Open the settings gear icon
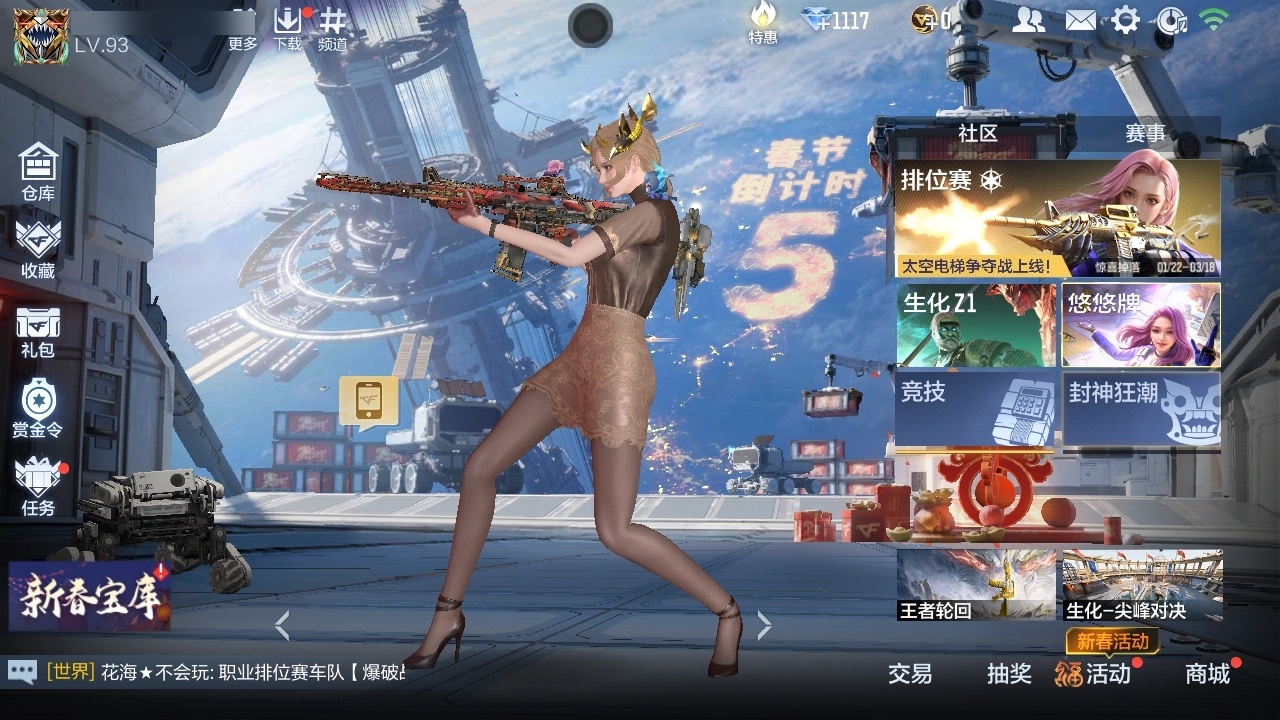 click(x=1126, y=20)
